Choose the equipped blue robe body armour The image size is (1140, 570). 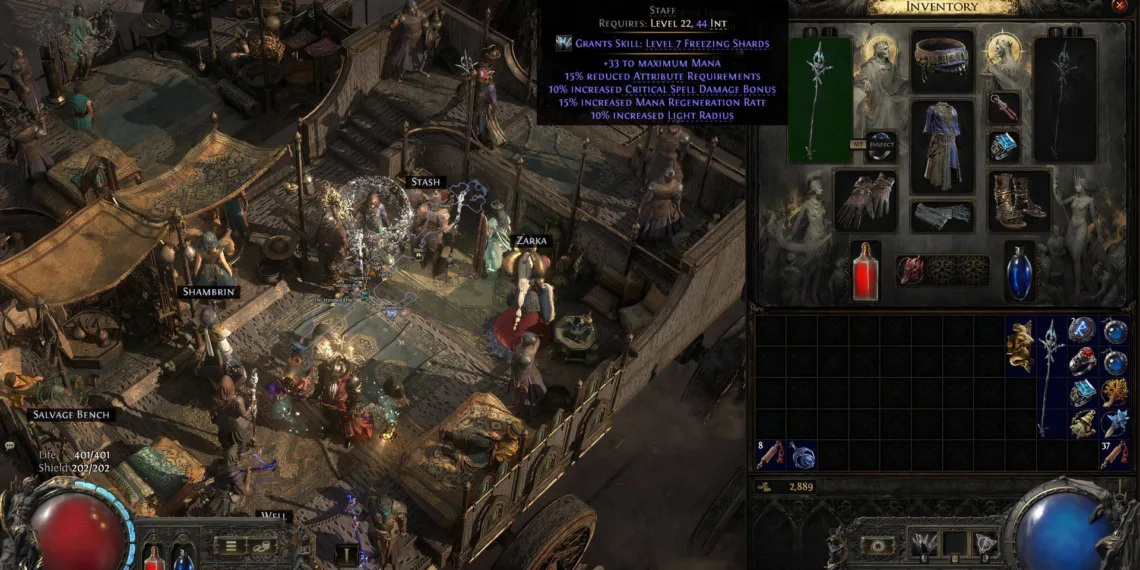pos(942,146)
